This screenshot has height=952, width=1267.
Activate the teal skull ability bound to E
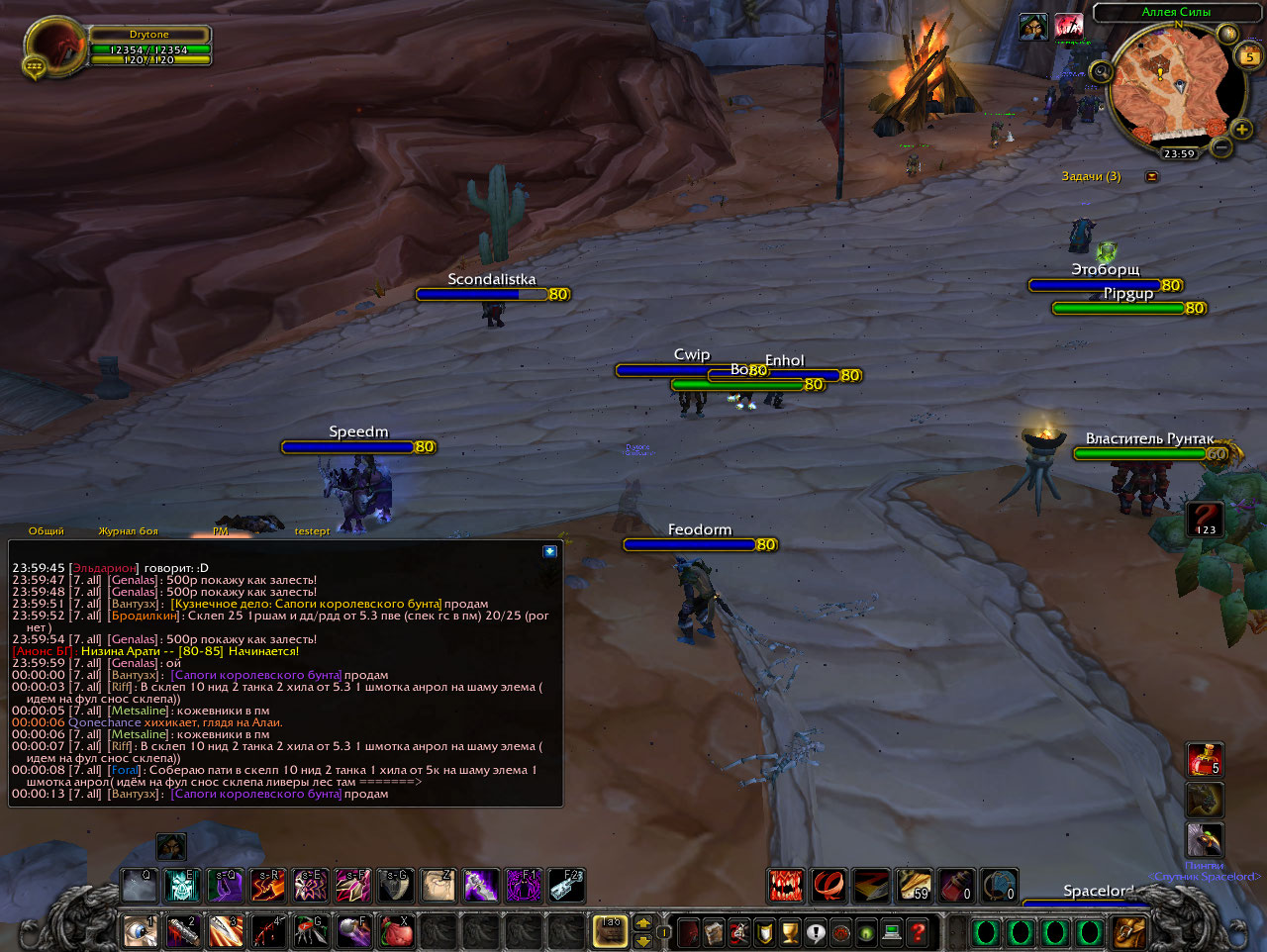coord(181,886)
